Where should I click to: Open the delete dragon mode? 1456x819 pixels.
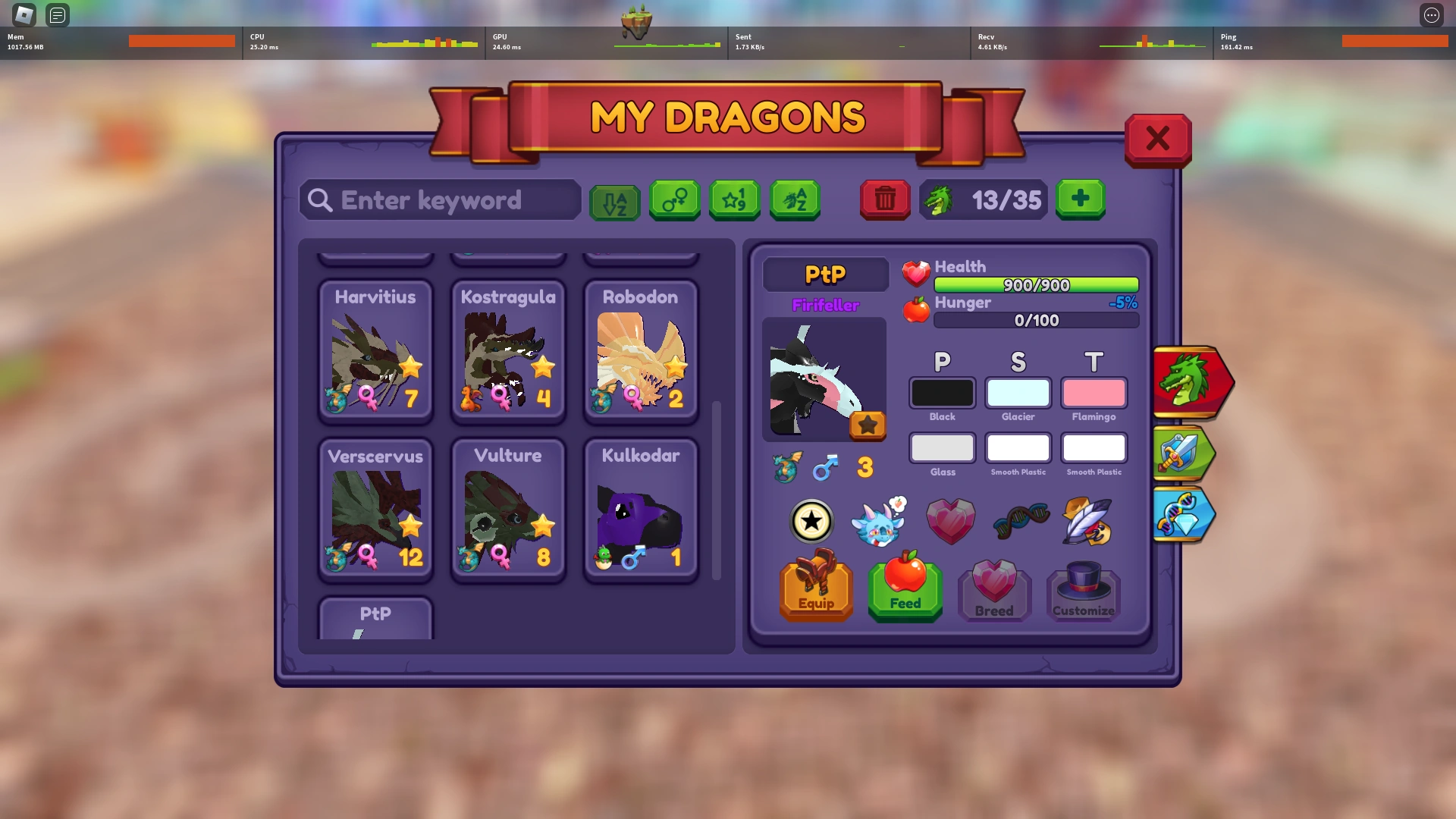click(884, 199)
